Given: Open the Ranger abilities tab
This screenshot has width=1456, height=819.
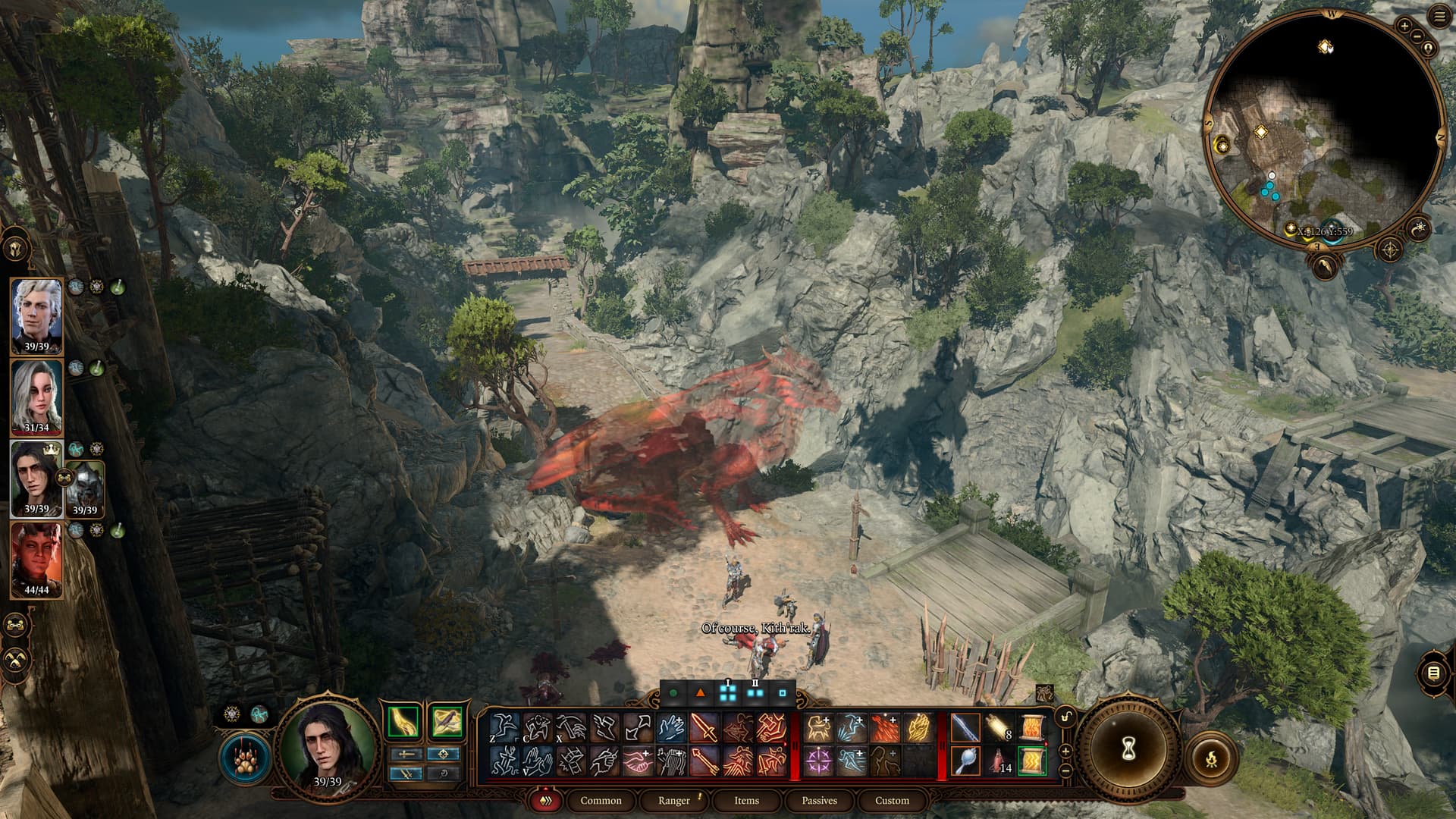Looking at the screenshot, I should 674,800.
